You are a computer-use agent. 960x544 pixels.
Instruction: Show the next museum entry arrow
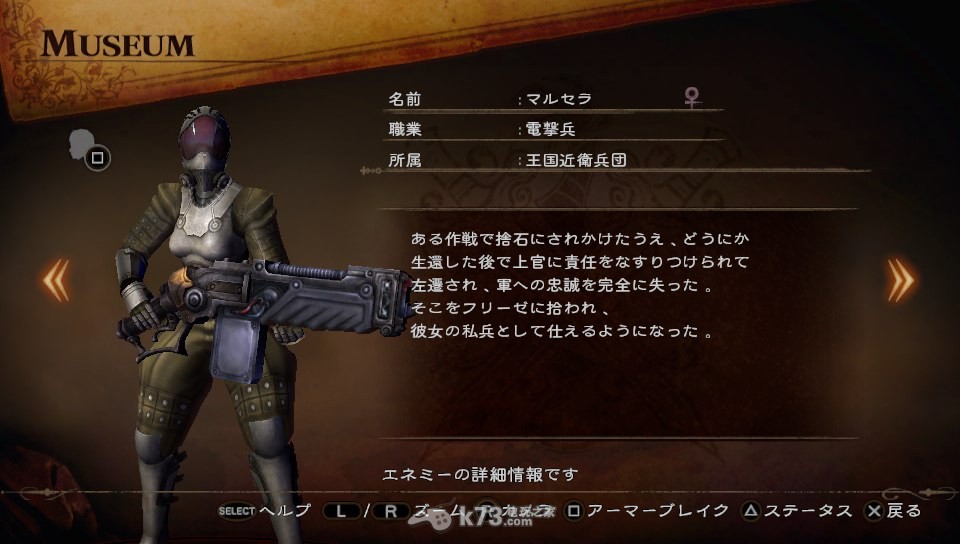[x=900, y=280]
